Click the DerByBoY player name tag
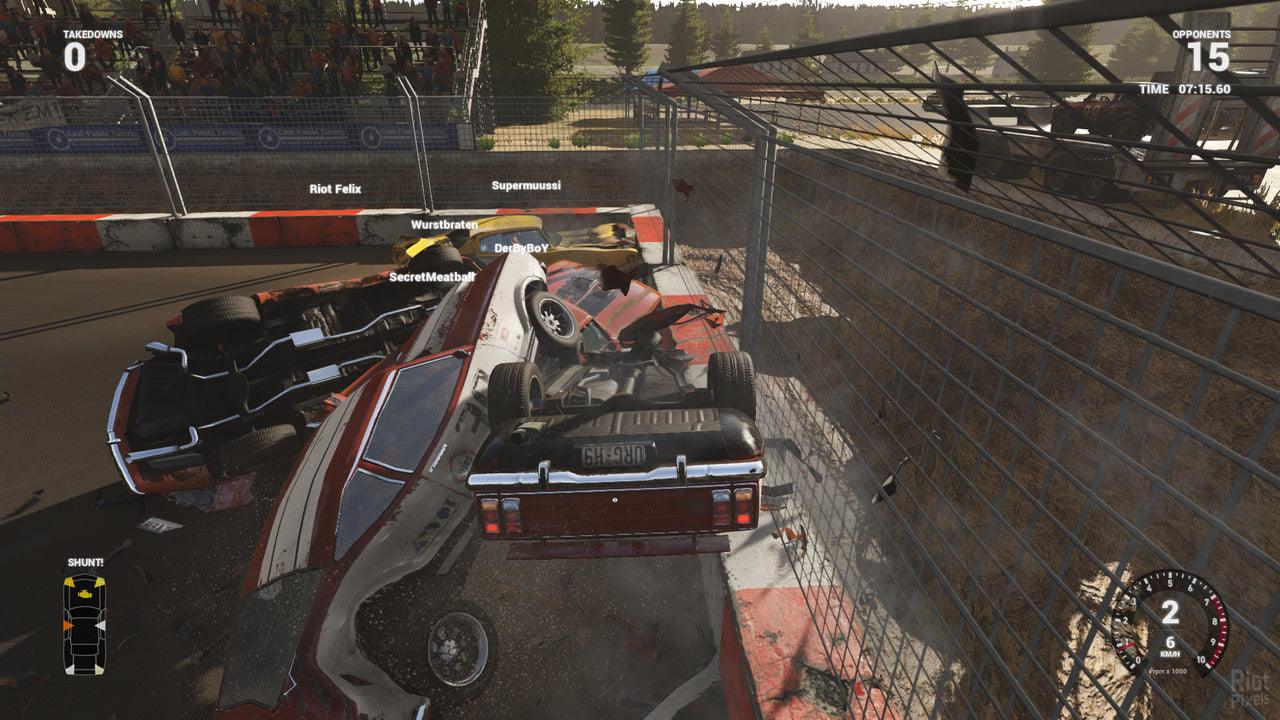The height and width of the screenshot is (720, 1280). pos(521,248)
